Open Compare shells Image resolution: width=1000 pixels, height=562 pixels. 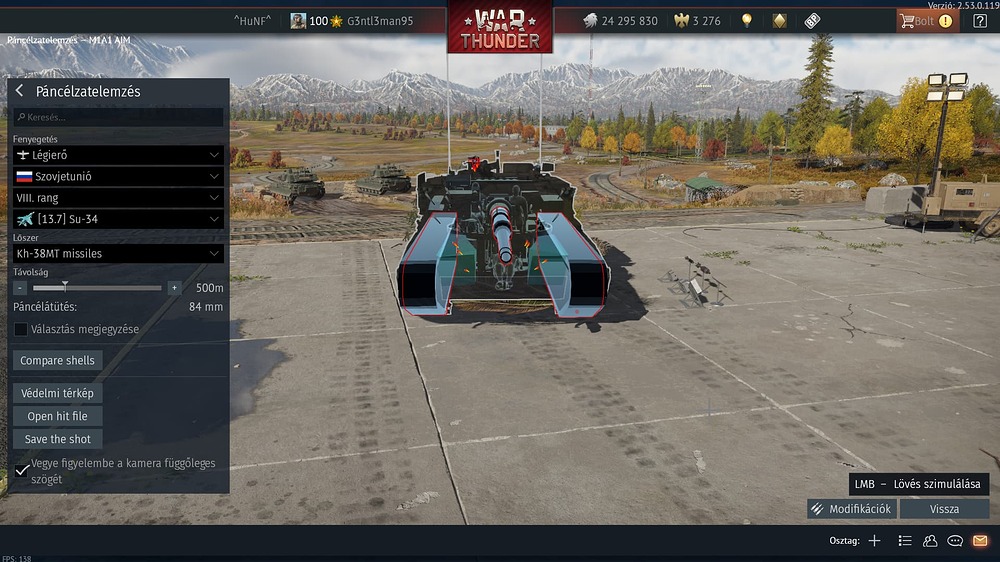point(58,360)
